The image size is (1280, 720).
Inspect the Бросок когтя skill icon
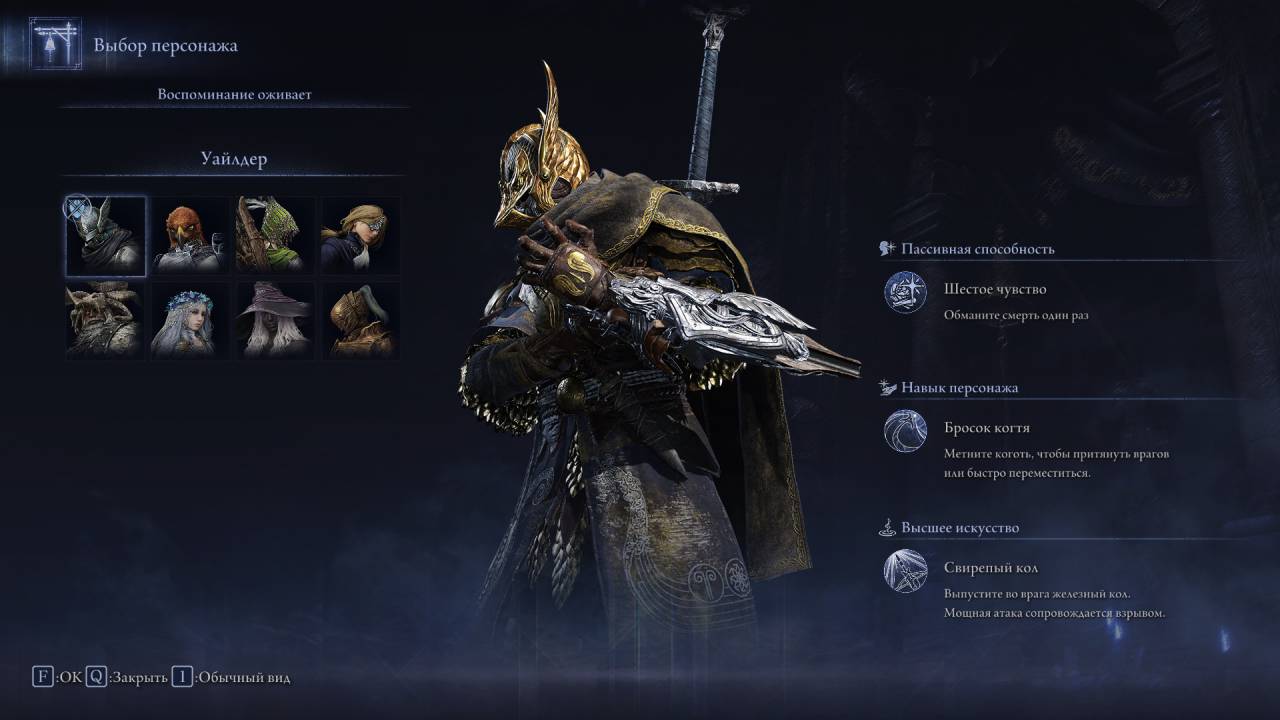pos(905,431)
